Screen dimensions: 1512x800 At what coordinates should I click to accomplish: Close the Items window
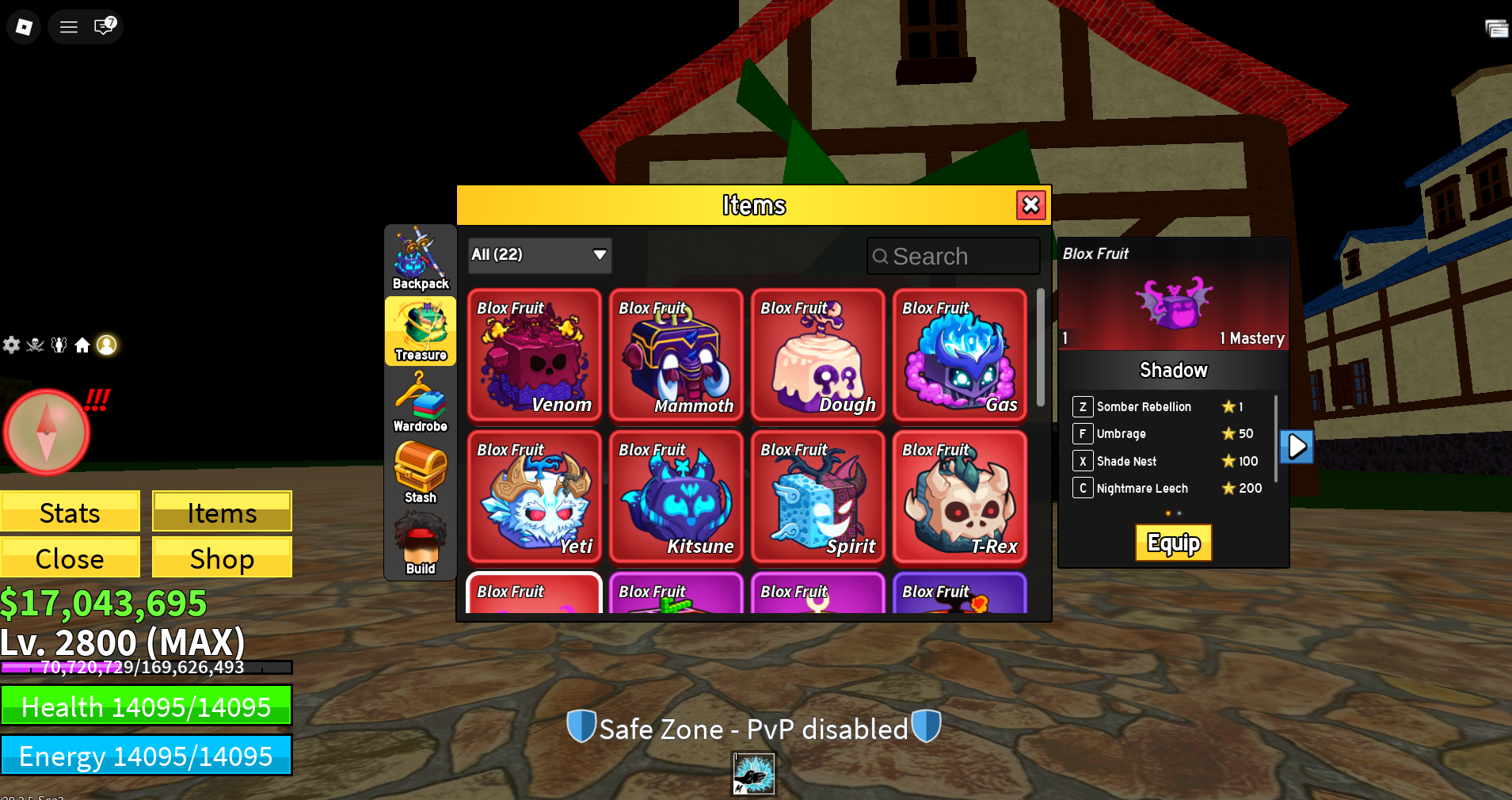point(1030,205)
